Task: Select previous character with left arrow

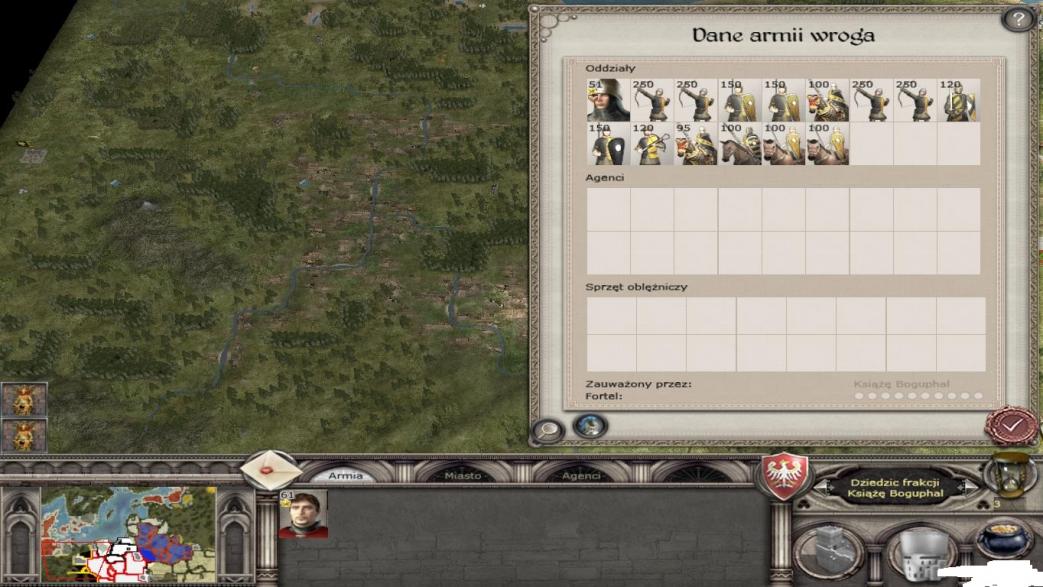Action: pos(820,487)
